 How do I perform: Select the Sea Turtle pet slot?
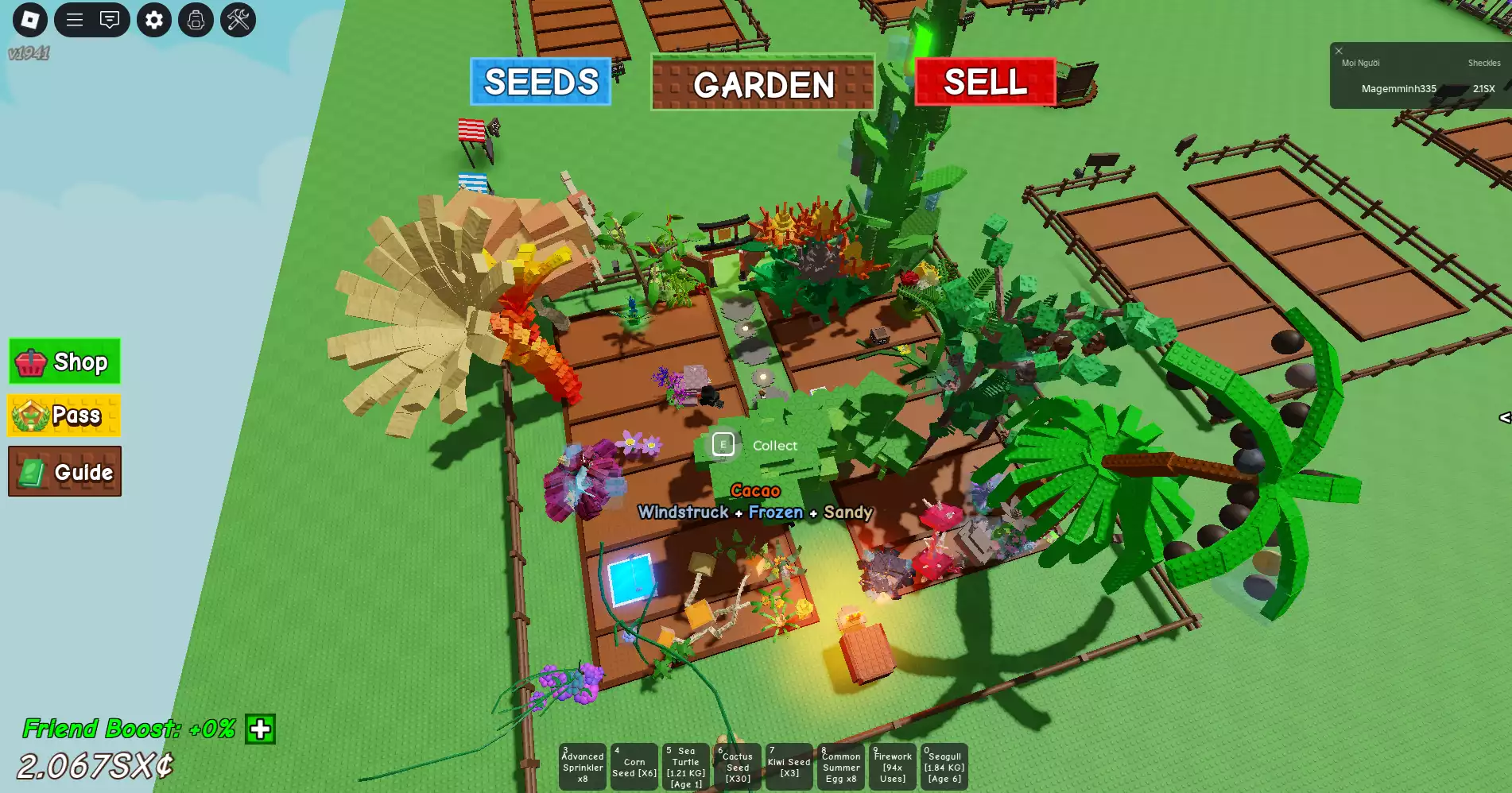click(686, 767)
